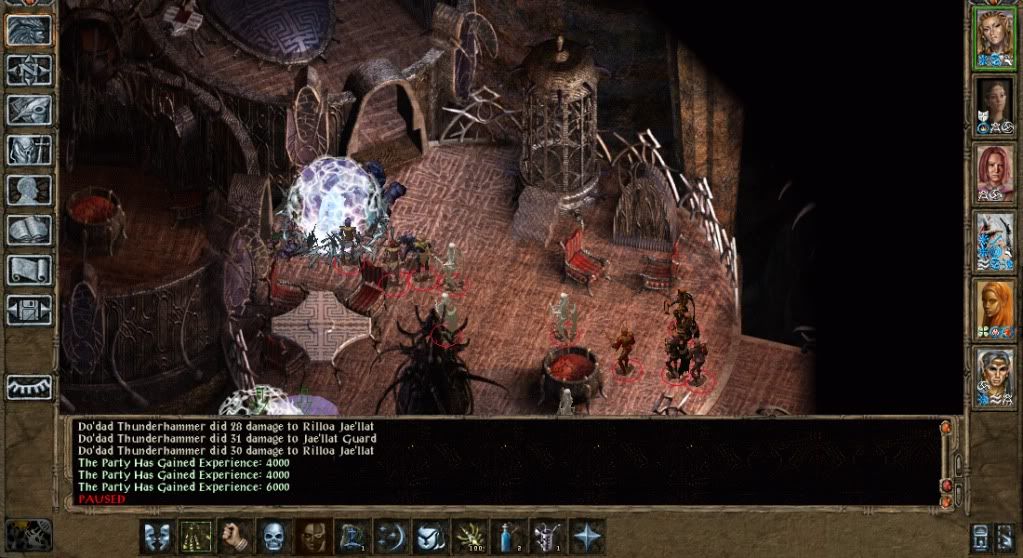Rest the party with the closed-eye button
The width and height of the screenshot is (1023, 558).
point(29,386)
